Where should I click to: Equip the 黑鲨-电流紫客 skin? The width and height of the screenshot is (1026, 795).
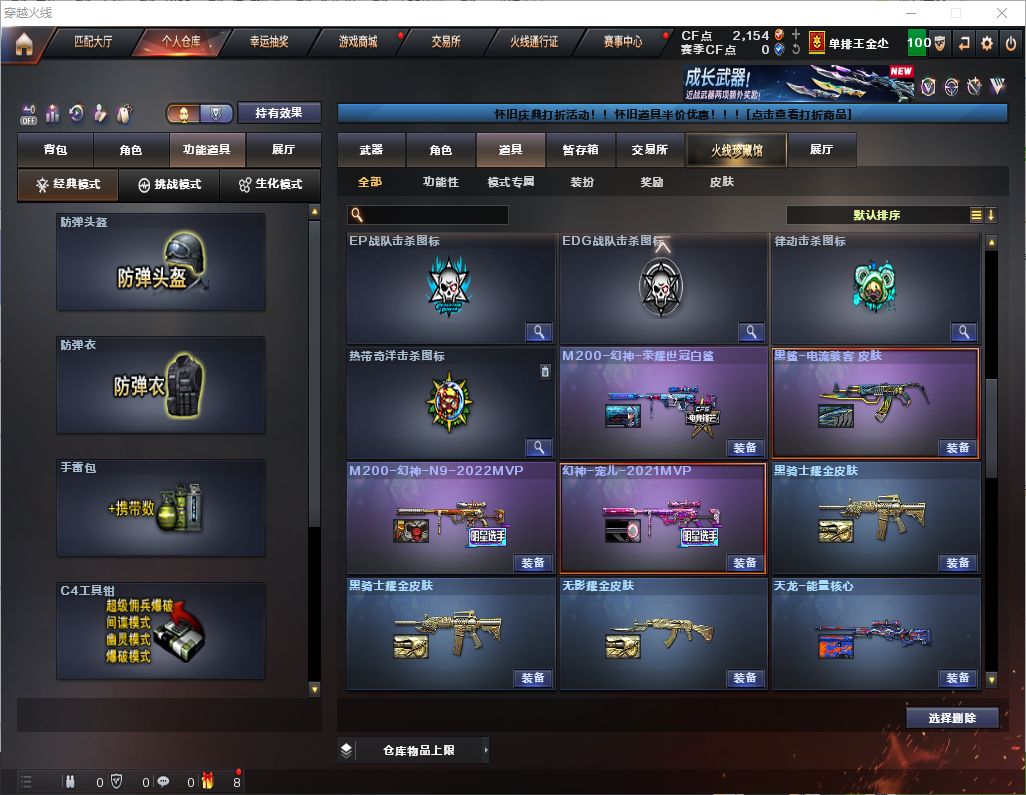pos(957,448)
